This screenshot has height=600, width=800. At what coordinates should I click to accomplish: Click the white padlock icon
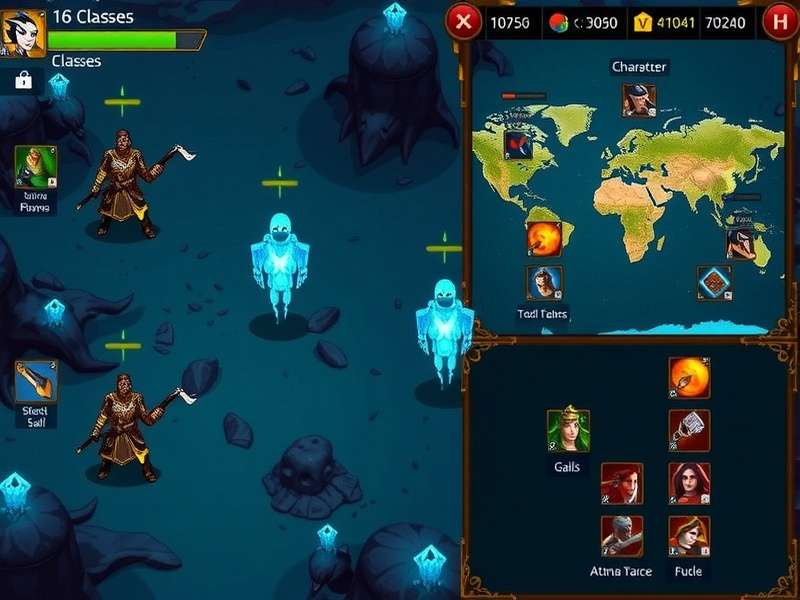23,81
